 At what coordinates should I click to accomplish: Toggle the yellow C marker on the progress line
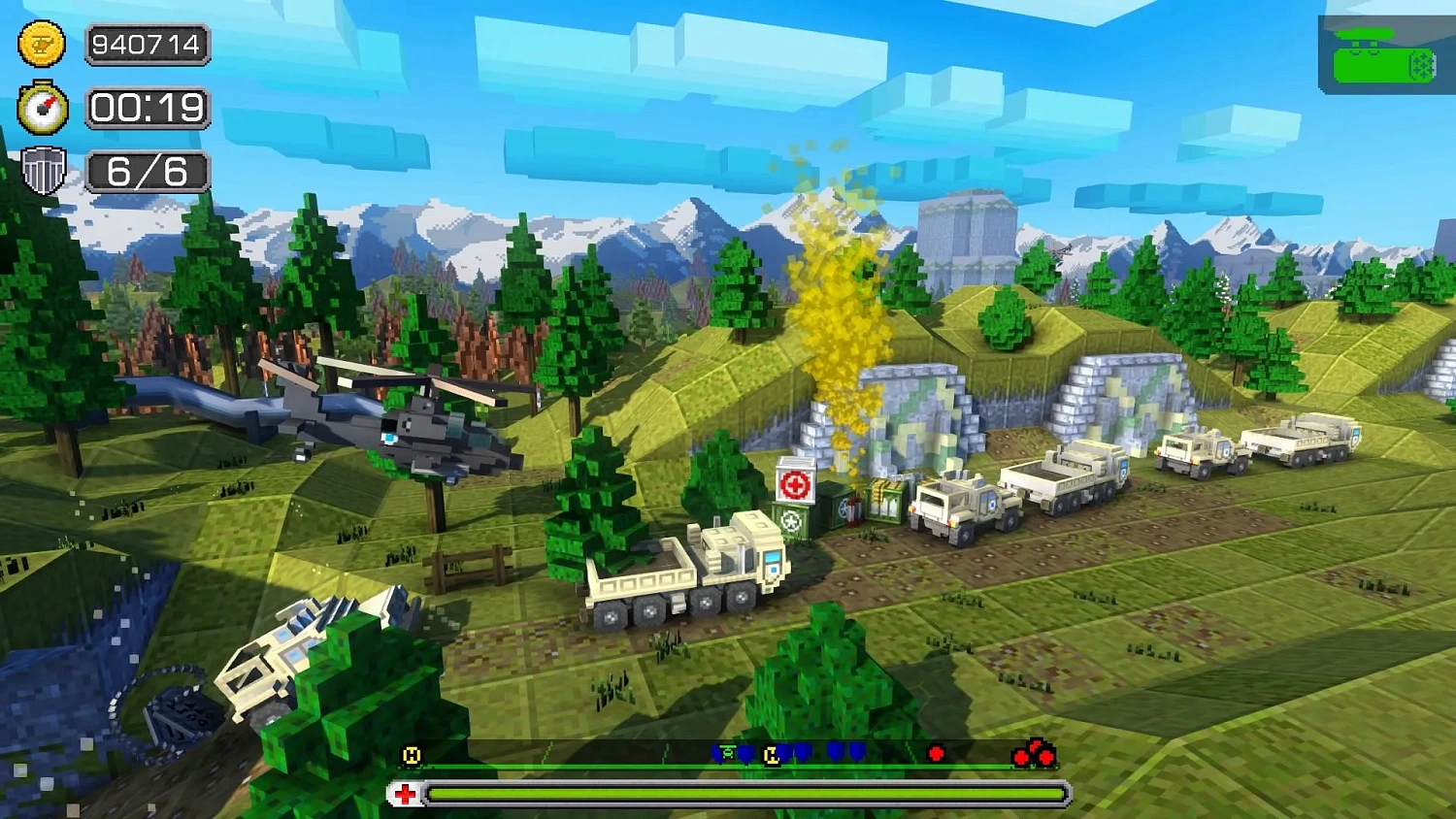tap(772, 753)
